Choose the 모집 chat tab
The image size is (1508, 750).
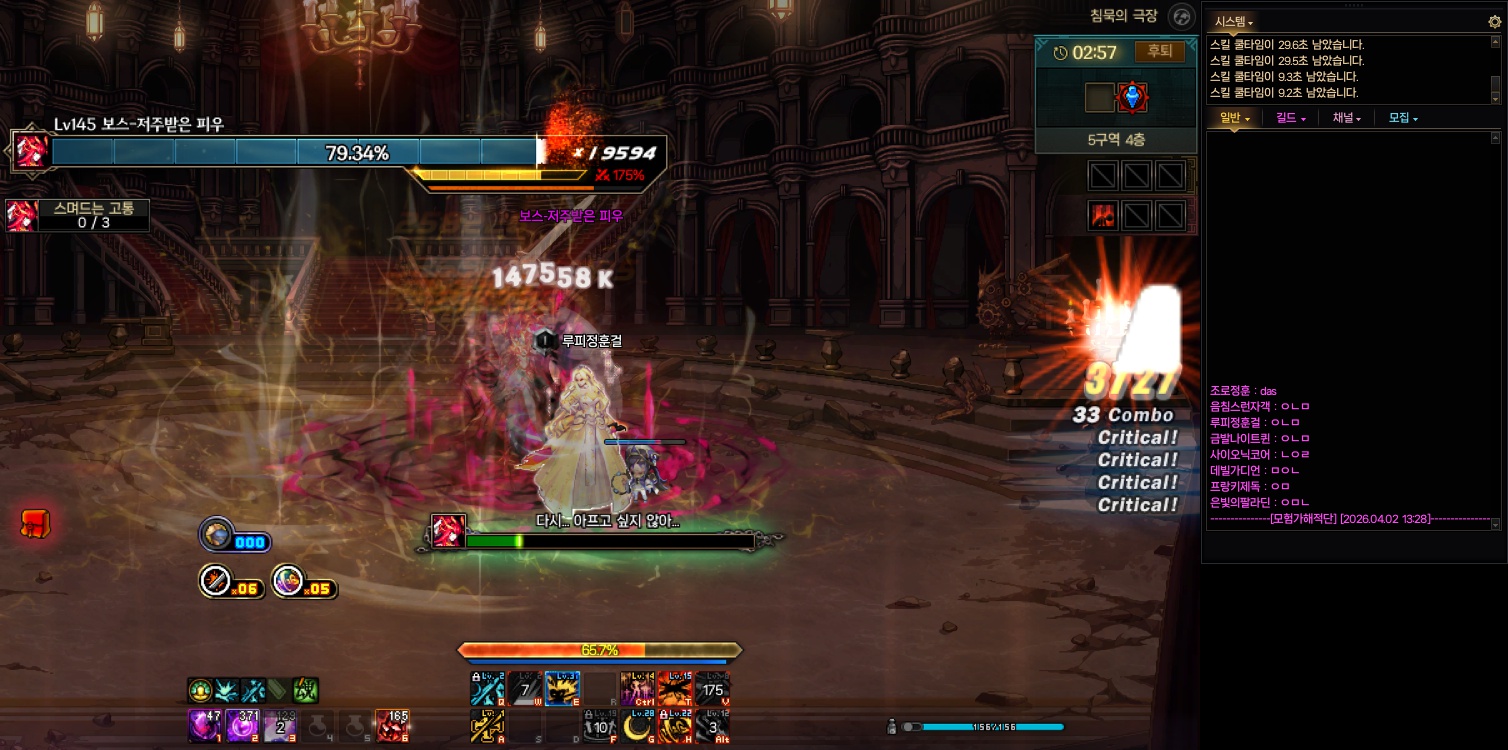pos(1403,118)
